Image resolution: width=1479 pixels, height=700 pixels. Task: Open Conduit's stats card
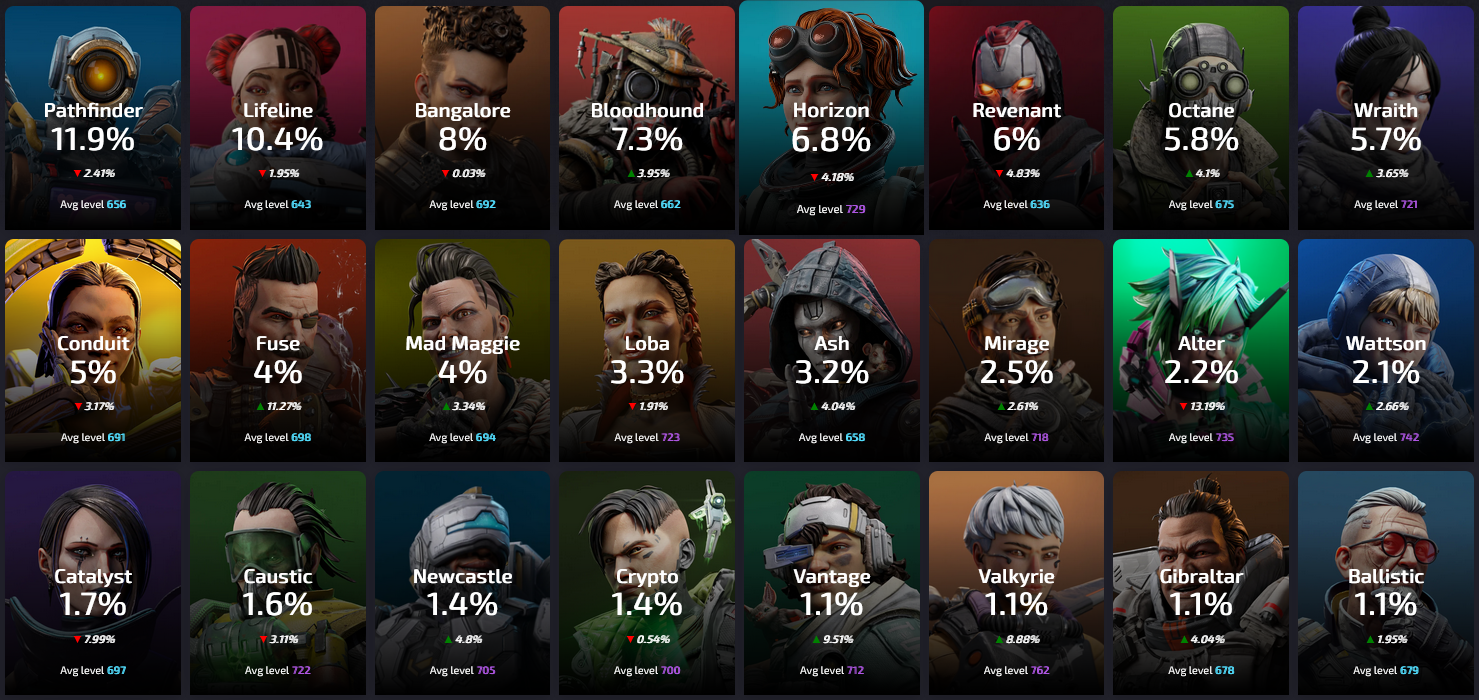93,351
